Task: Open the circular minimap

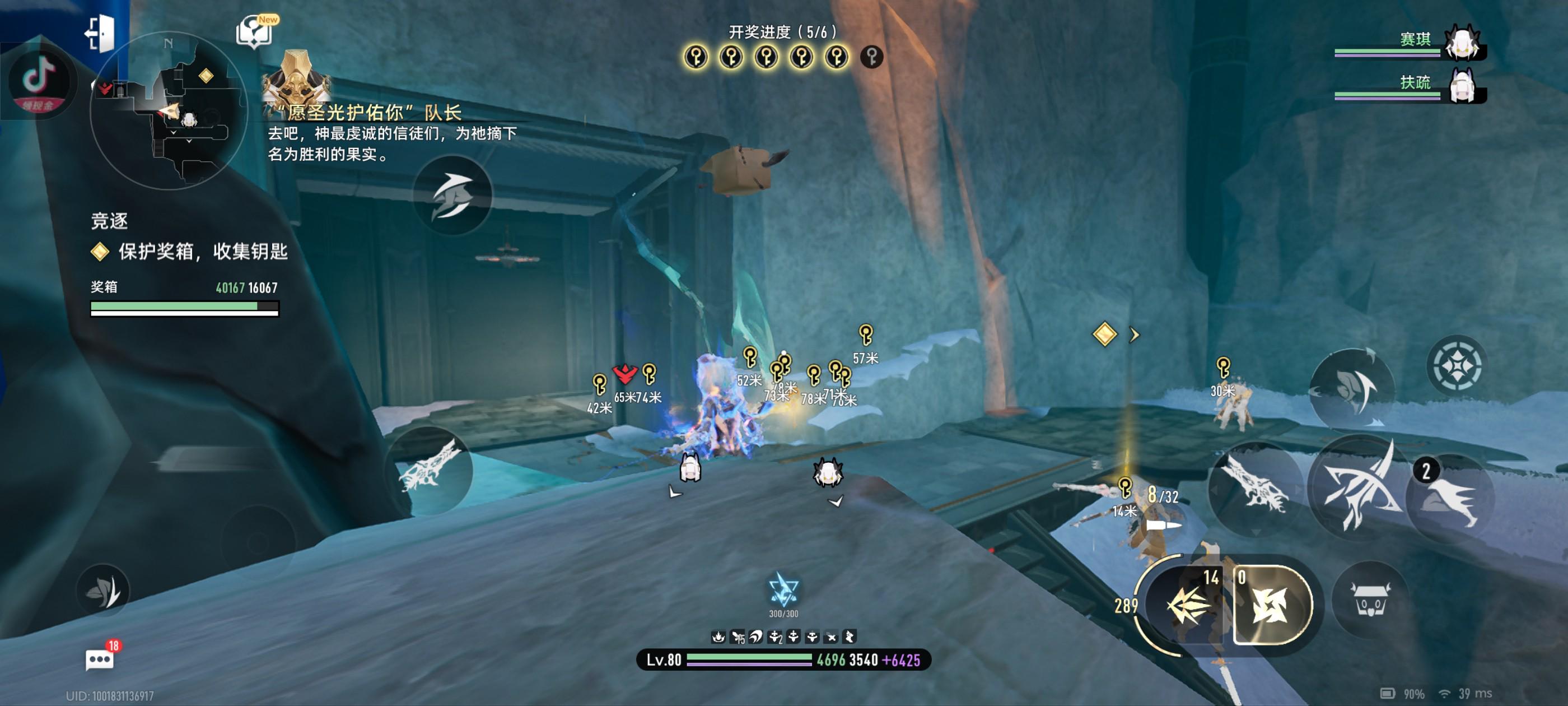Action: [169, 111]
